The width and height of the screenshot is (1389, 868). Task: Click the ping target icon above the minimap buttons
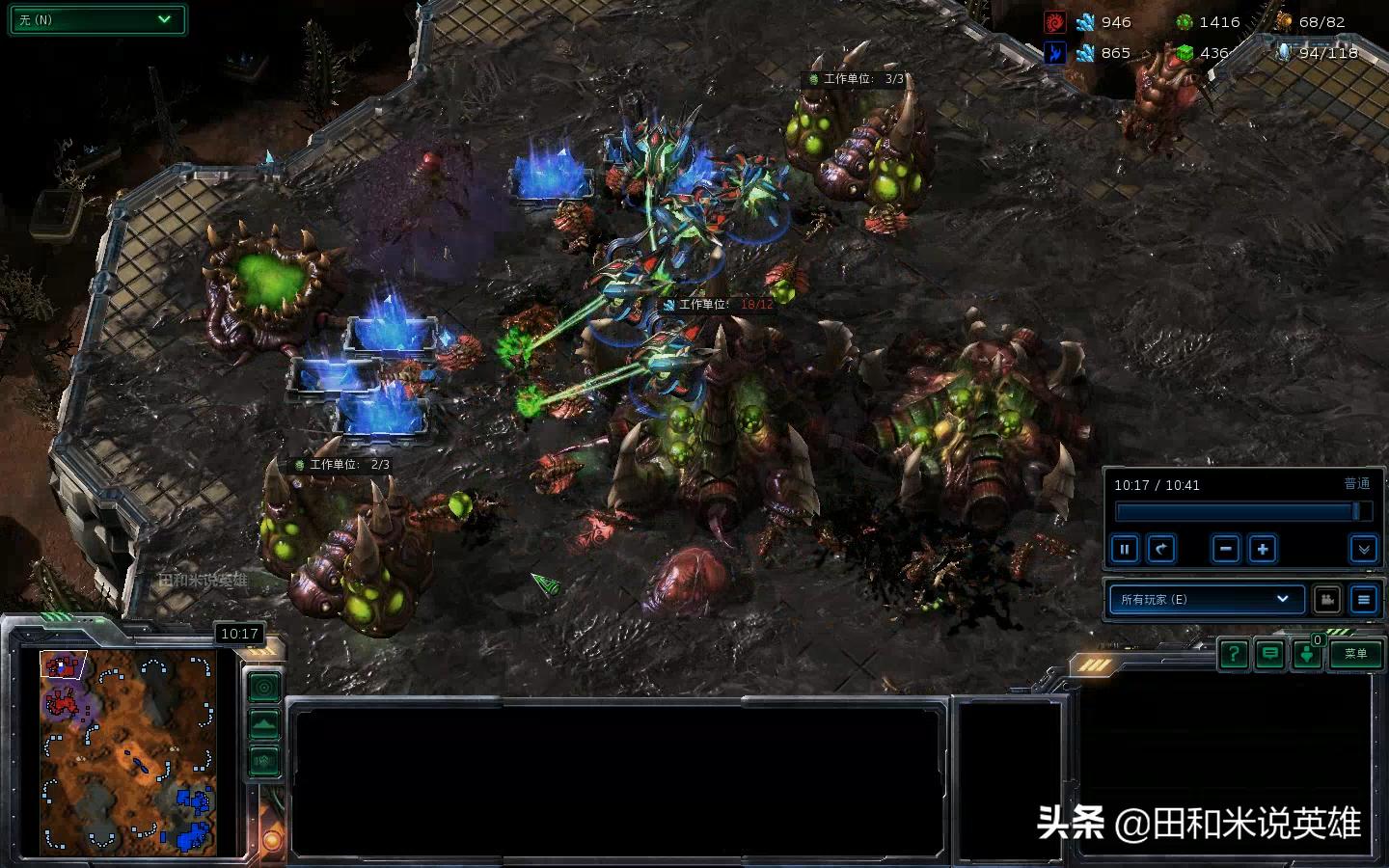[263, 688]
